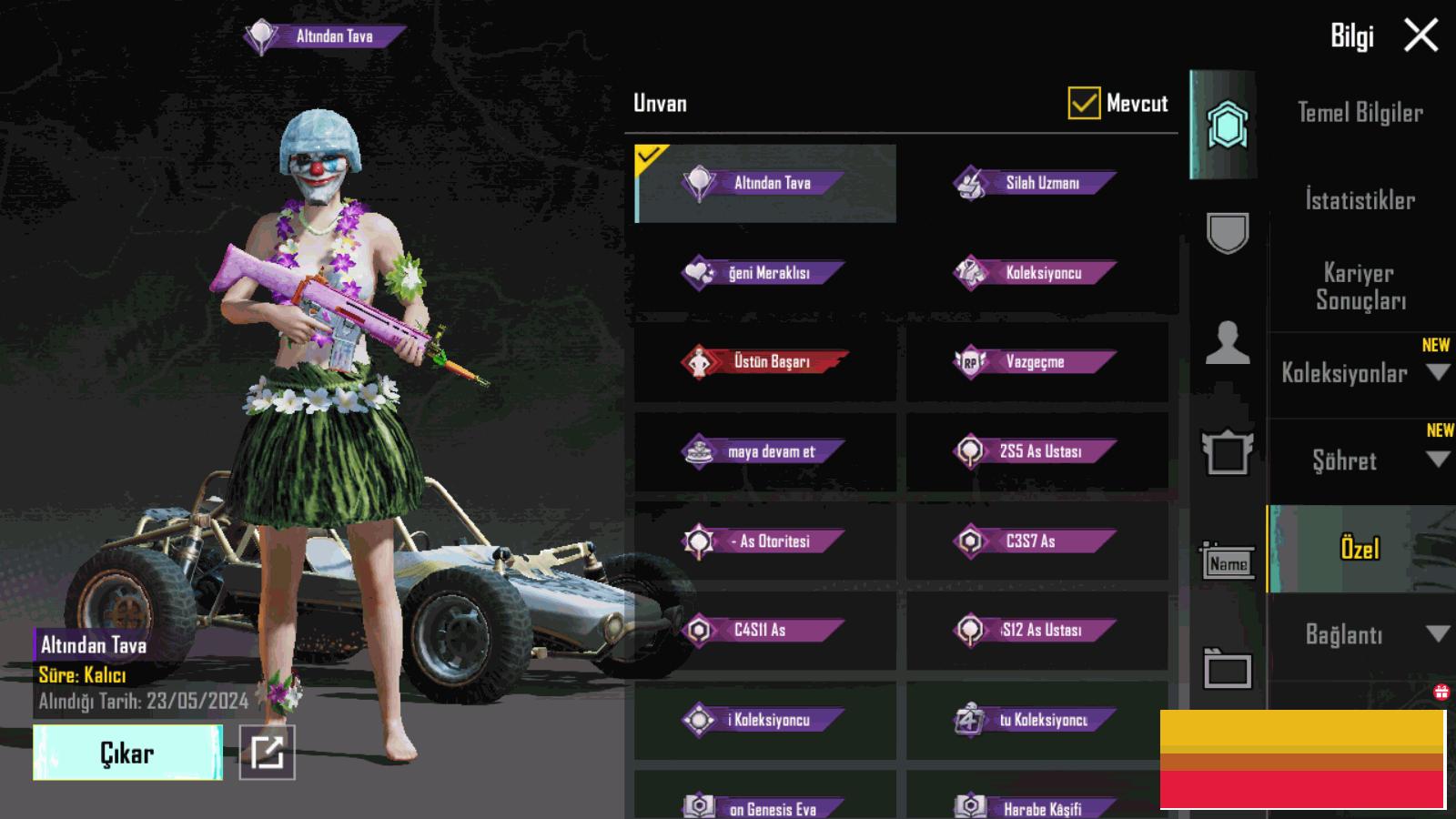Pick the Harabe Kâşifi title
This screenshot has height=819, width=1456.
pos(1036,805)
